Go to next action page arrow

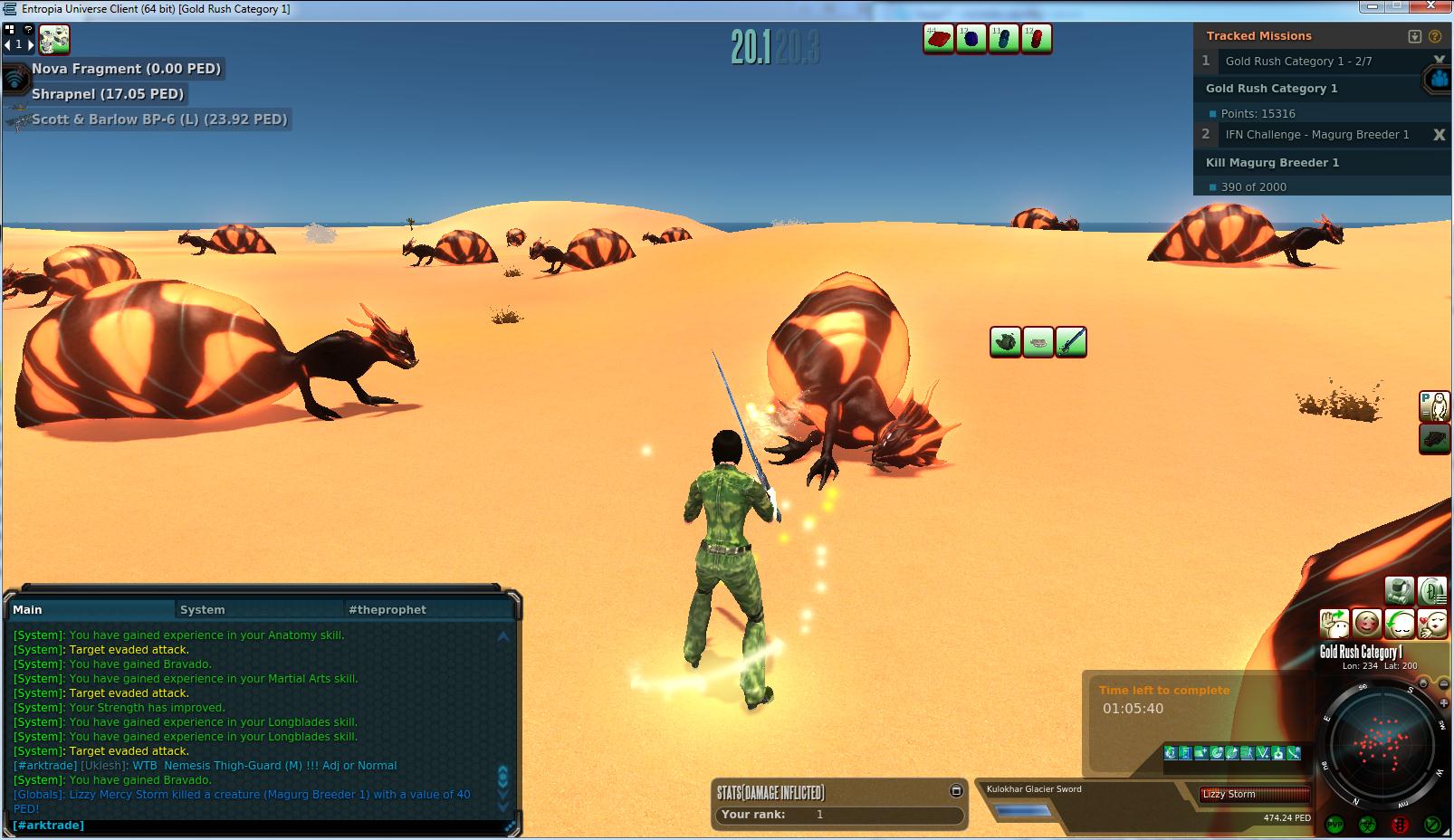coord(30,44)
